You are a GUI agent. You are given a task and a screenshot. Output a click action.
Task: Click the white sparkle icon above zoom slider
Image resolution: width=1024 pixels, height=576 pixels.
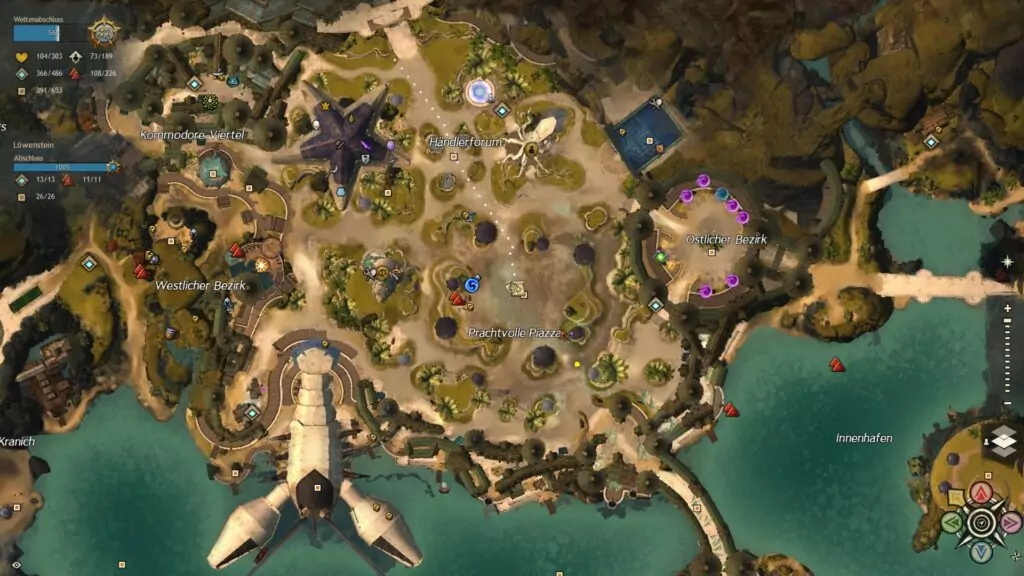pyautogui.click(x=1007, y=262)
